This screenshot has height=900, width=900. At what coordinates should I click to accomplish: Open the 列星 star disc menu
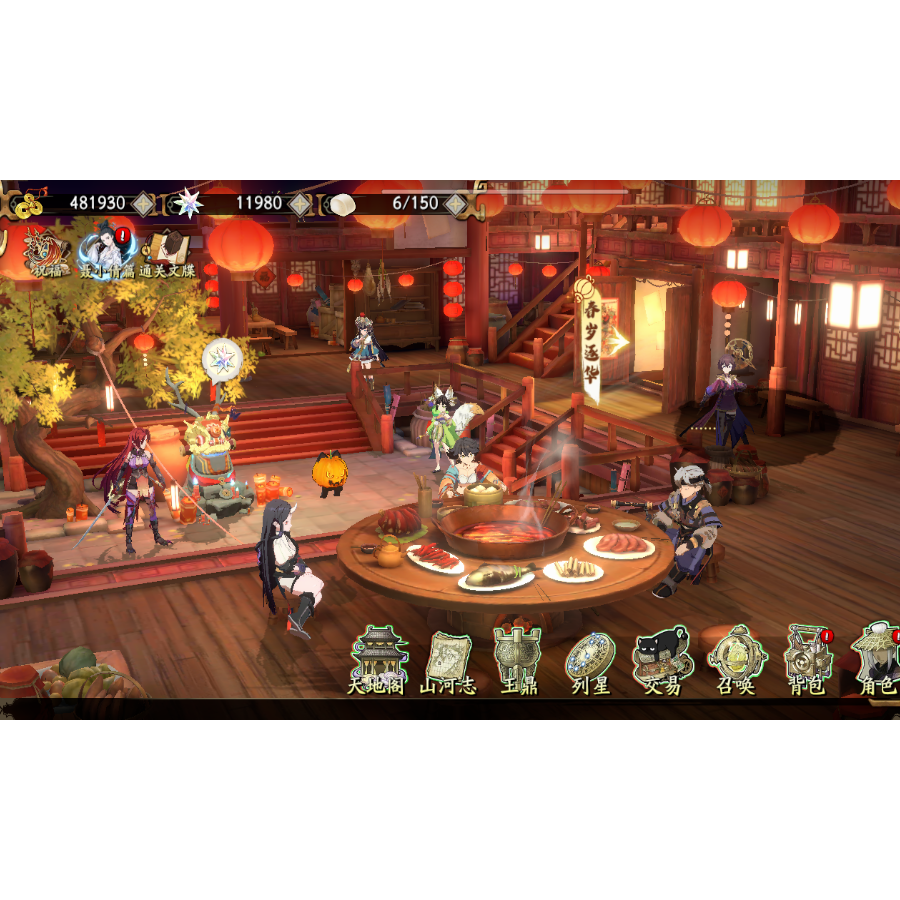click(590, 660)
